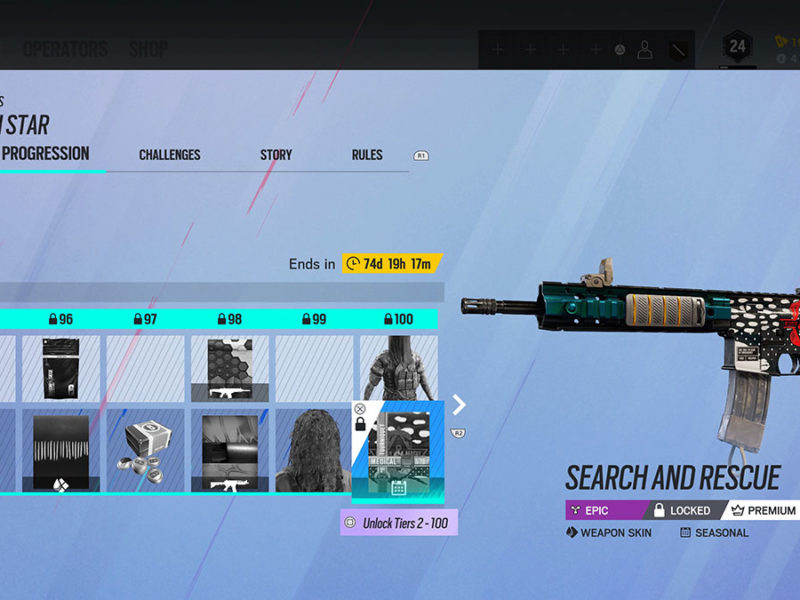Open the player profile icon in top bar
Screen dimensions: 800x600
645,49
